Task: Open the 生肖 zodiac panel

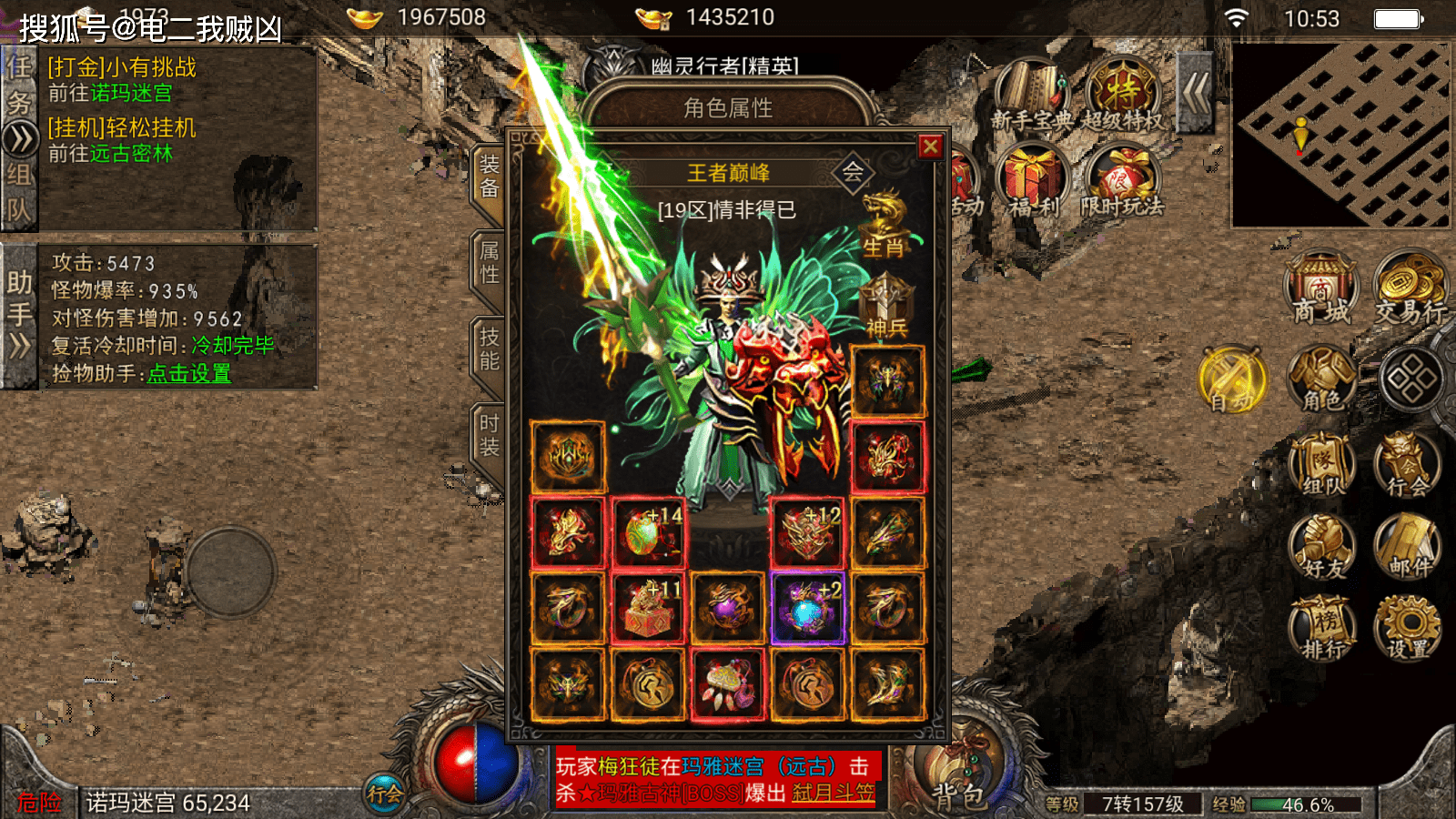Action: point(885,227)
